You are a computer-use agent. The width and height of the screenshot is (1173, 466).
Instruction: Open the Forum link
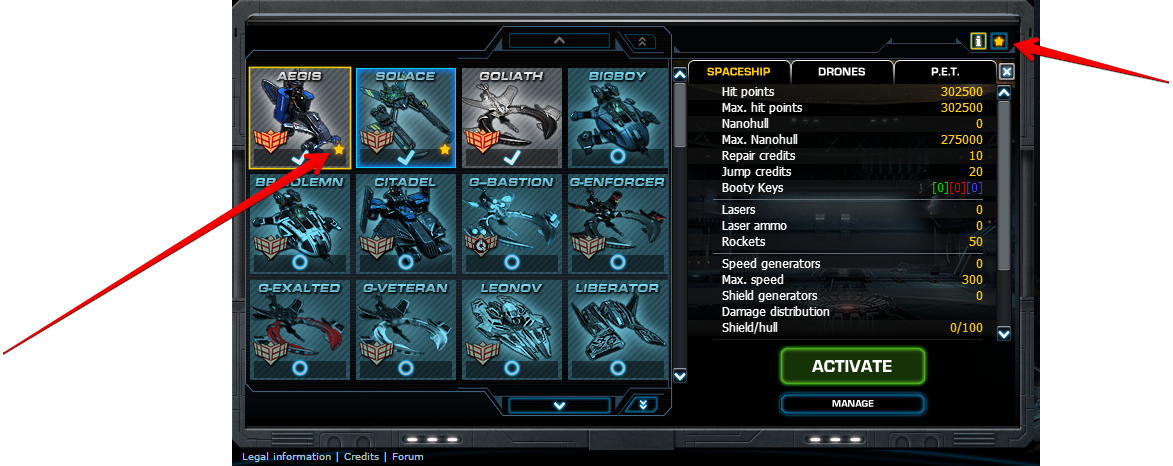(x=407, y=457)
